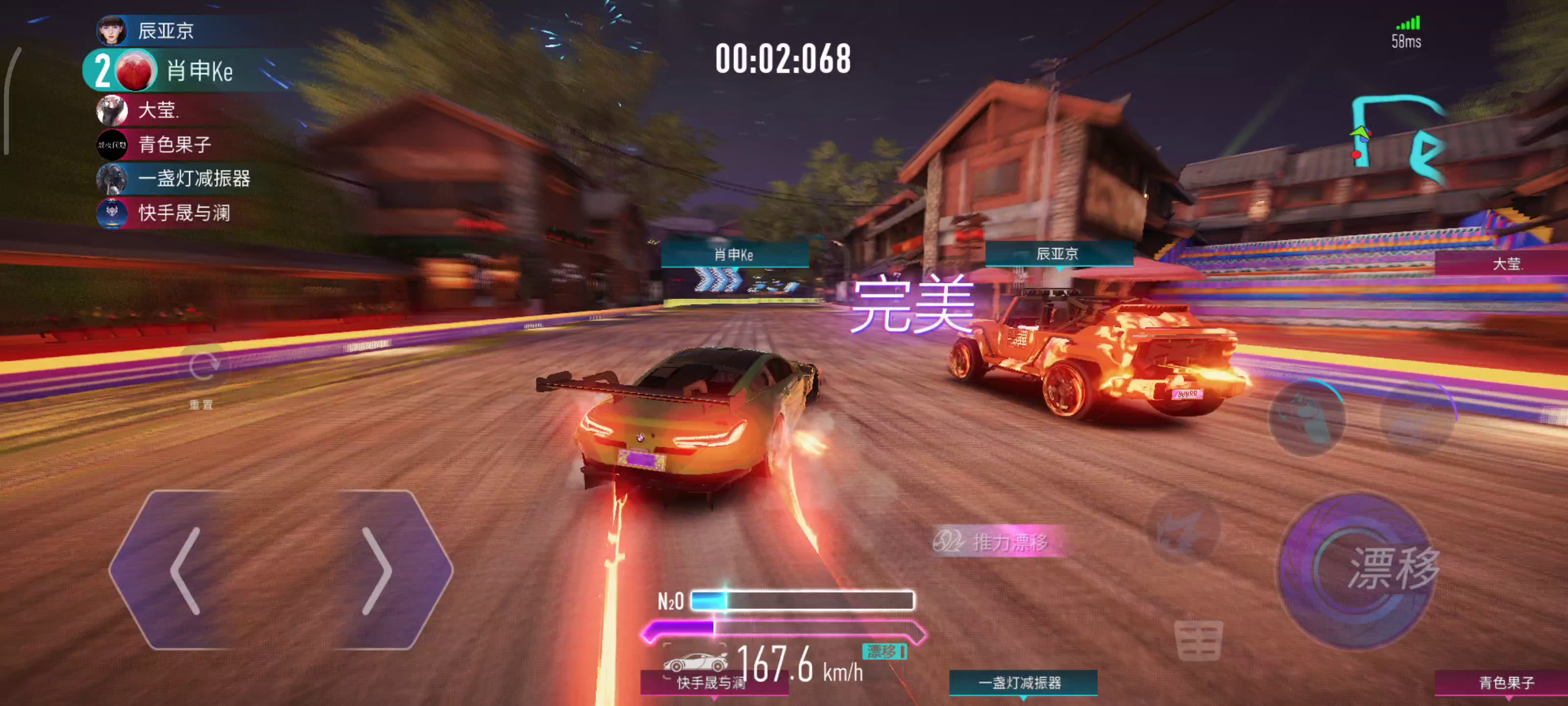Select player 辰亚京 in the ranking list
Viewport: 1568px width, 706px height.
(x=166, y=30)
